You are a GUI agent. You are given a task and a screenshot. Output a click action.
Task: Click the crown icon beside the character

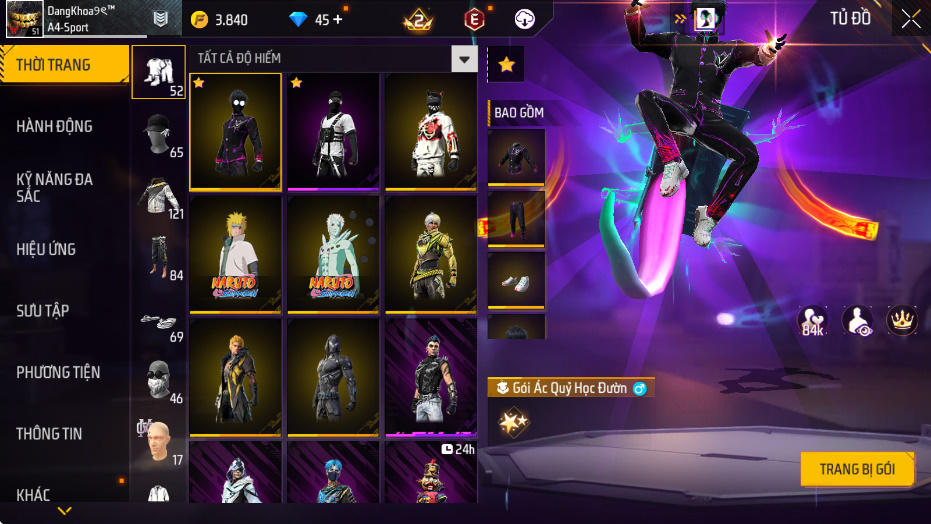tap(902, 321)
